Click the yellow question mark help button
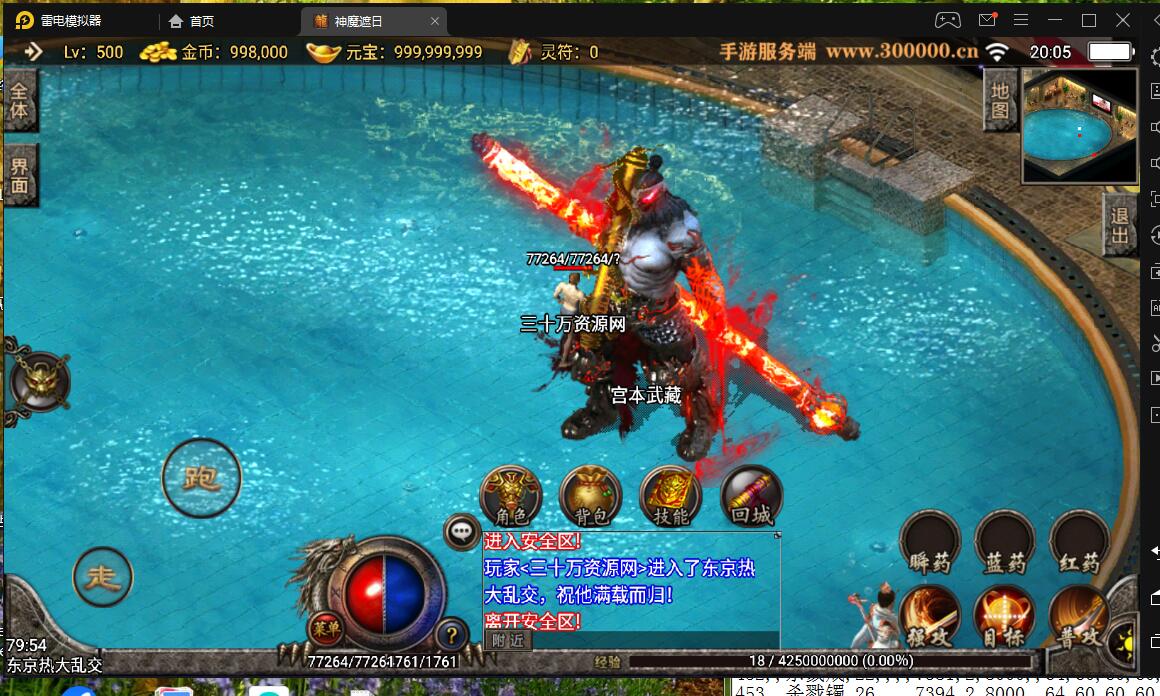The height and width of the screenshot is (696, 1160). [x=451, y=633]
